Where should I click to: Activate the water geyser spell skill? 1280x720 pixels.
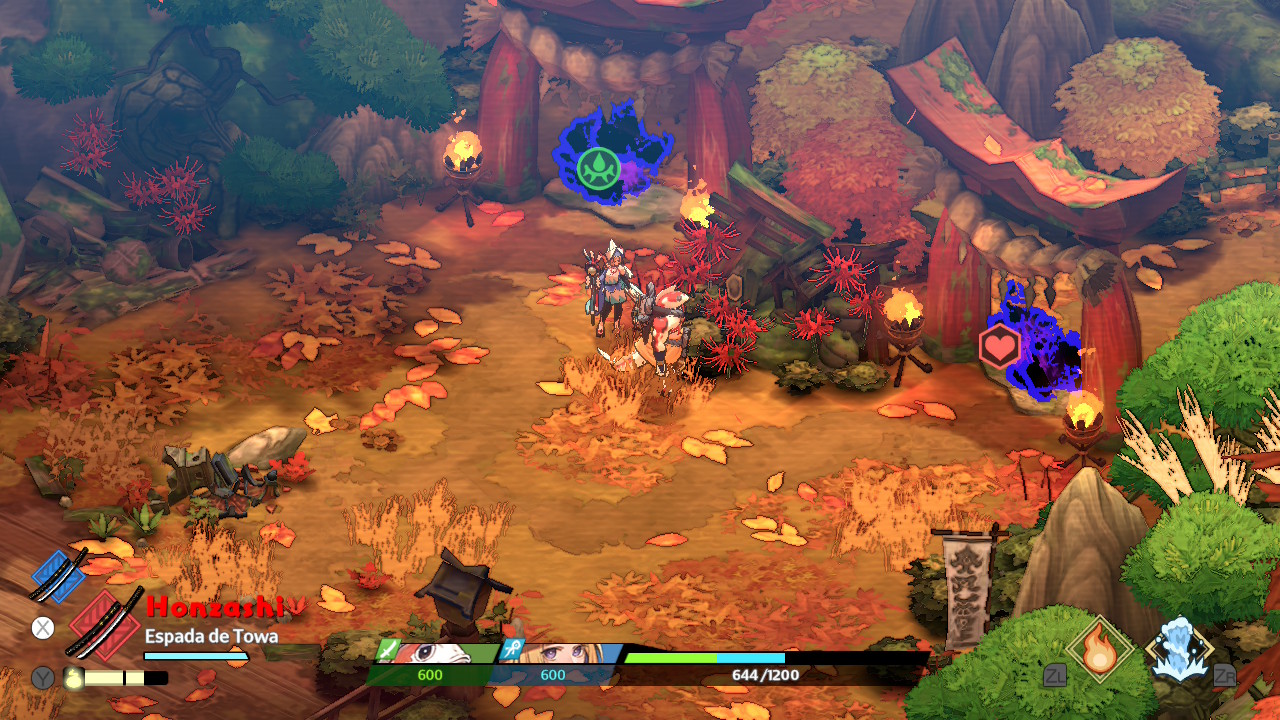(x=1180, y=649)
